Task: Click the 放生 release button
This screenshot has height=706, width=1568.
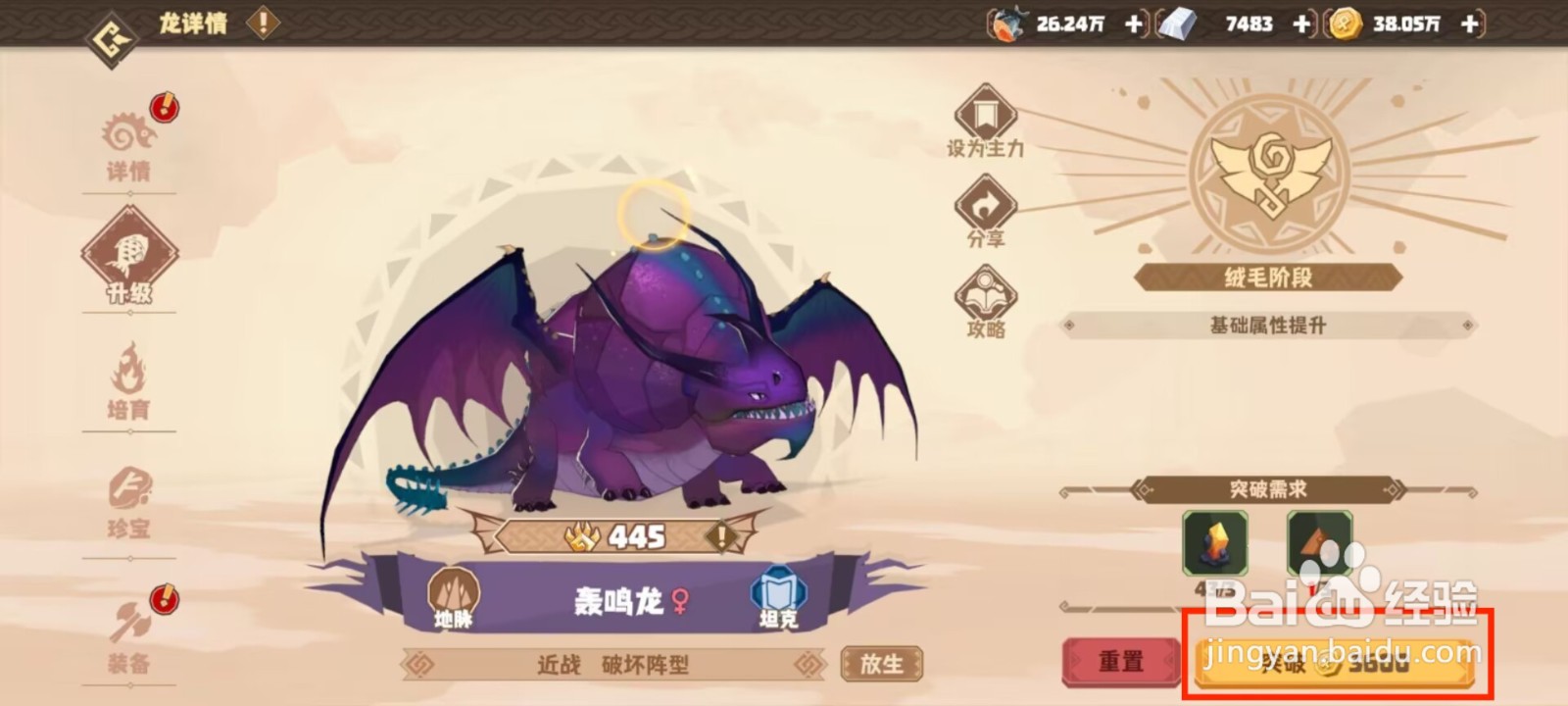Action: click(880, 662)
